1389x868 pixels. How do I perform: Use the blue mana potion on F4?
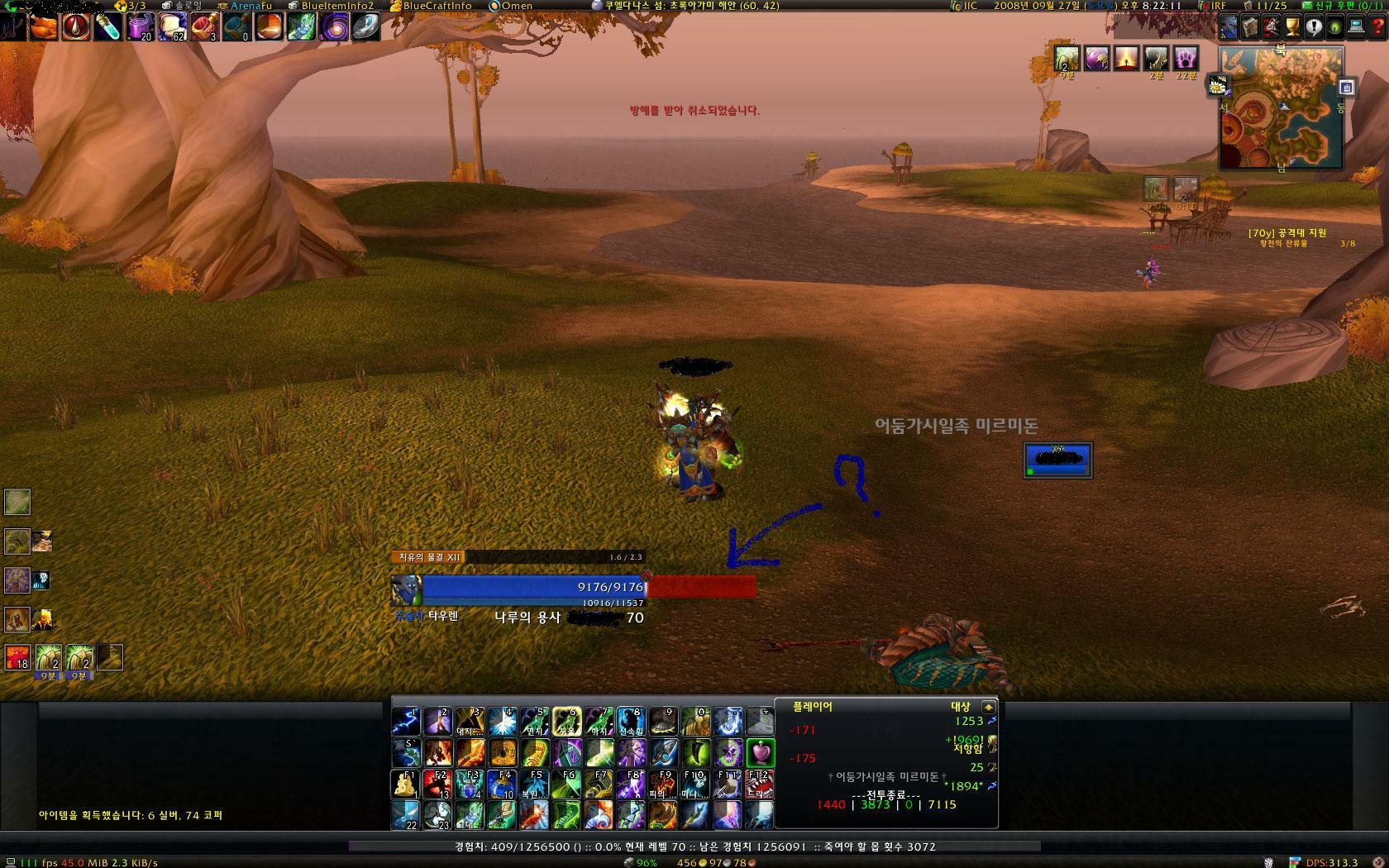502,784
